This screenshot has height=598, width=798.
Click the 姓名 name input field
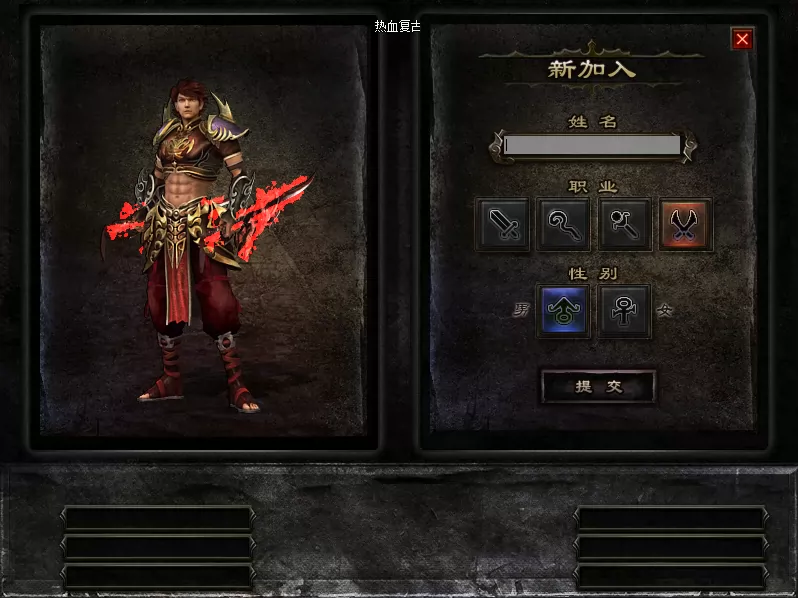592,146
